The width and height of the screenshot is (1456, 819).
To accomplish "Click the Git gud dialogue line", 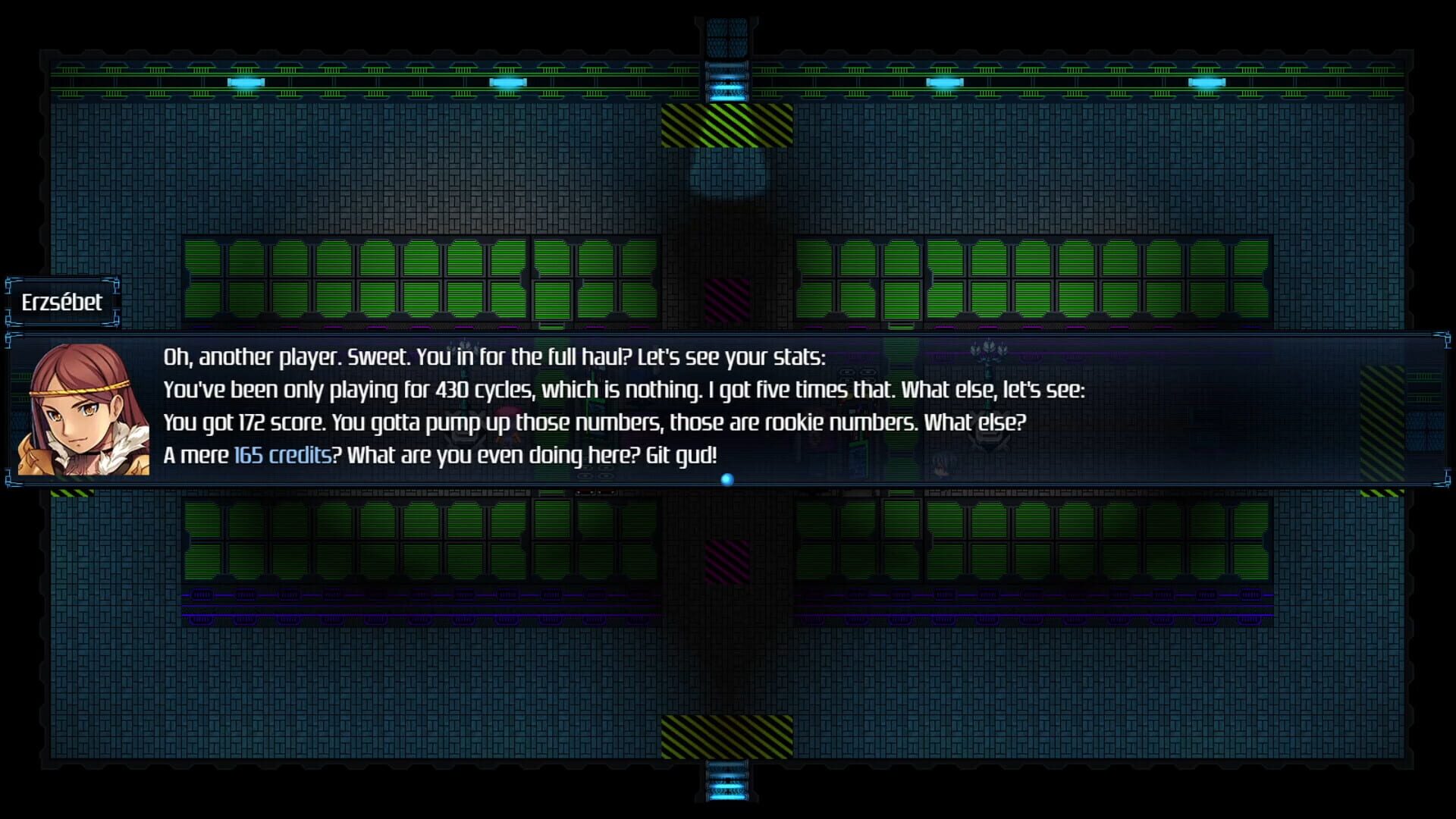I will 681,455.
